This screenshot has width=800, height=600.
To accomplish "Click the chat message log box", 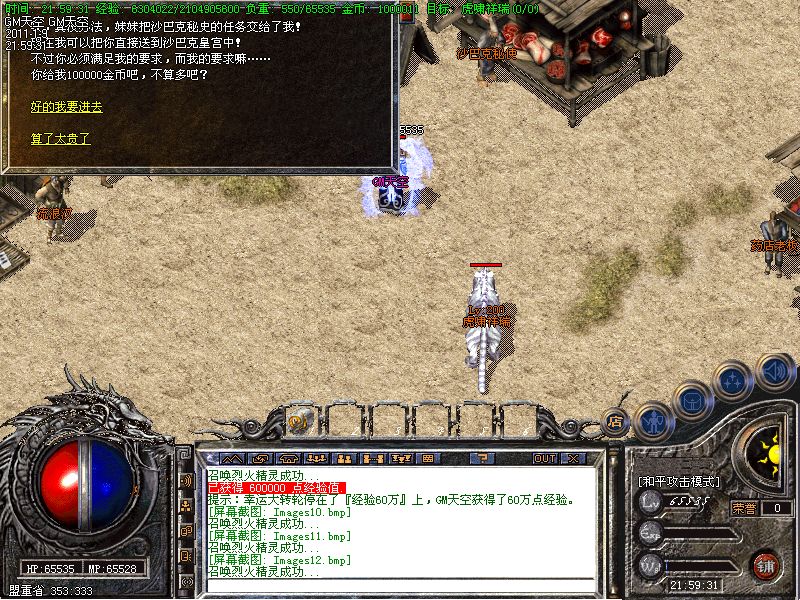I will click(400, 522).
